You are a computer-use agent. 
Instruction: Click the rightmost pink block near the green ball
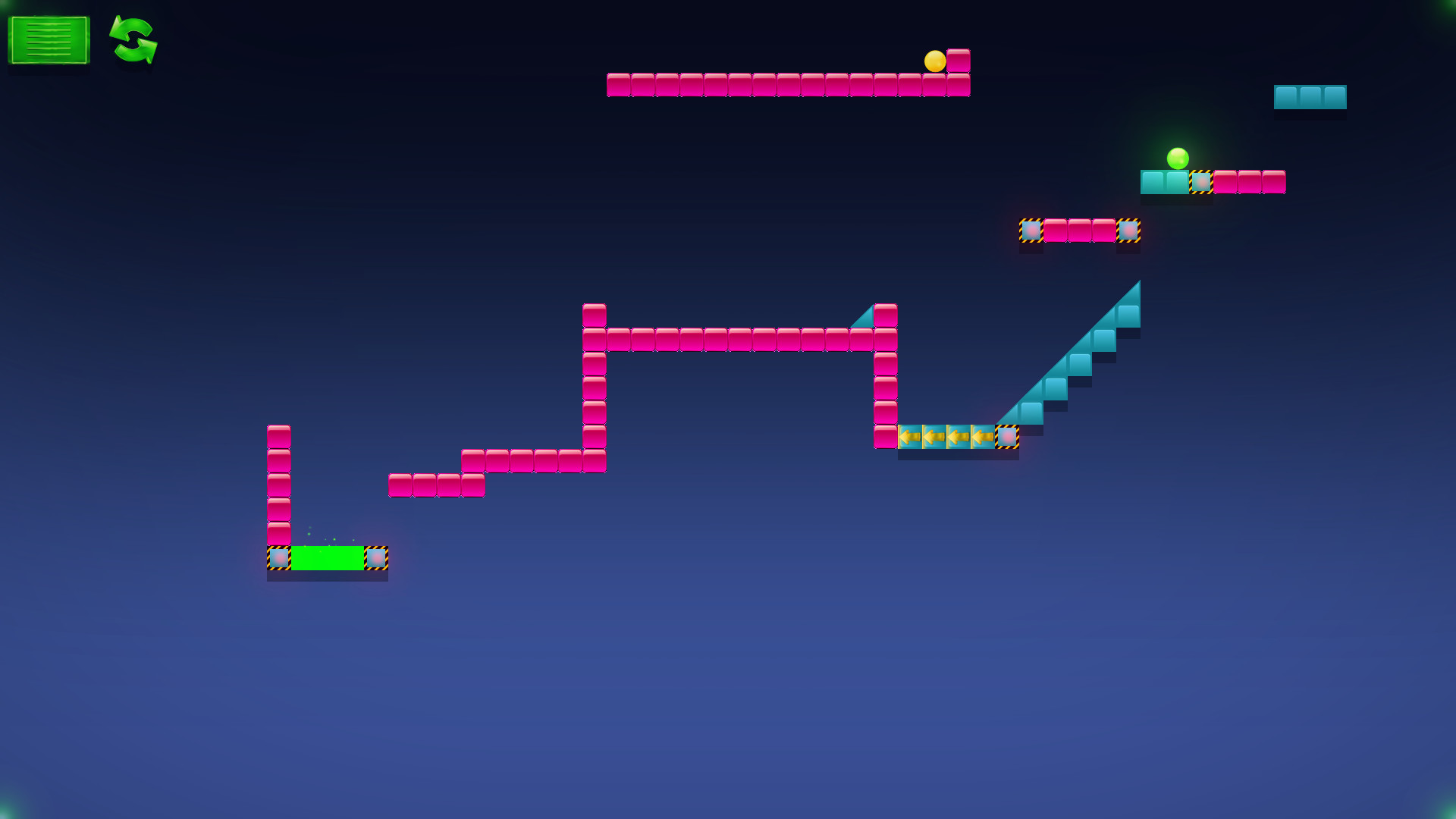(1273, 182)
